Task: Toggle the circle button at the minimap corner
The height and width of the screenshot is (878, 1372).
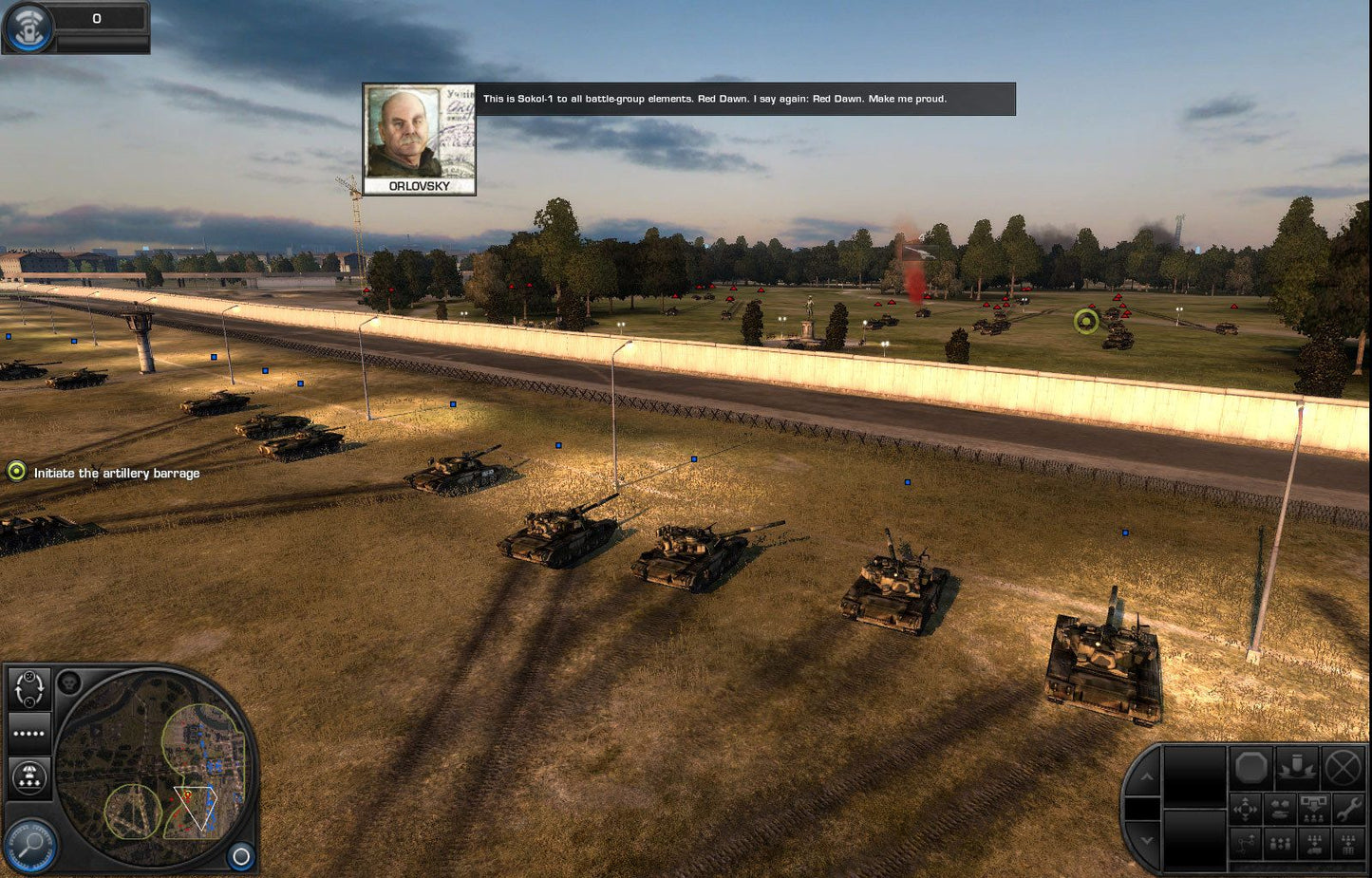Action: (x=240, y=855)
